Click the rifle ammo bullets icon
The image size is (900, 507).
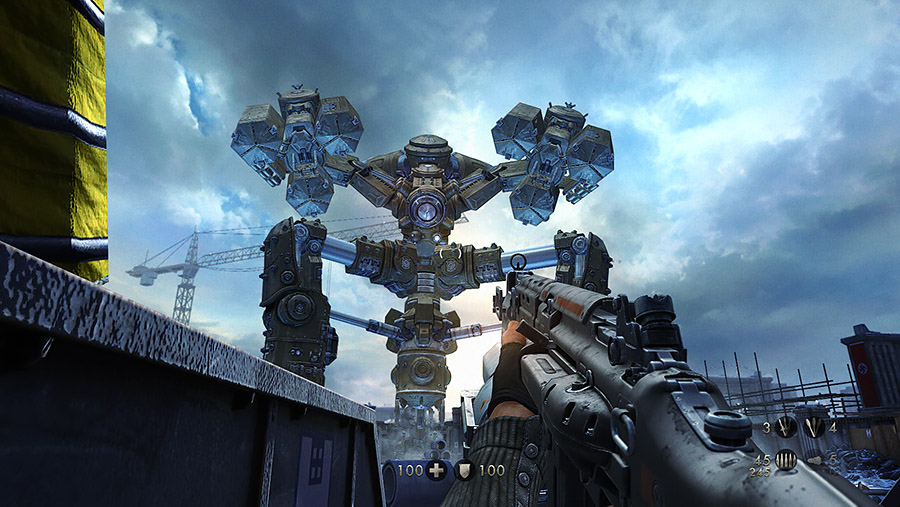(785, 461)
